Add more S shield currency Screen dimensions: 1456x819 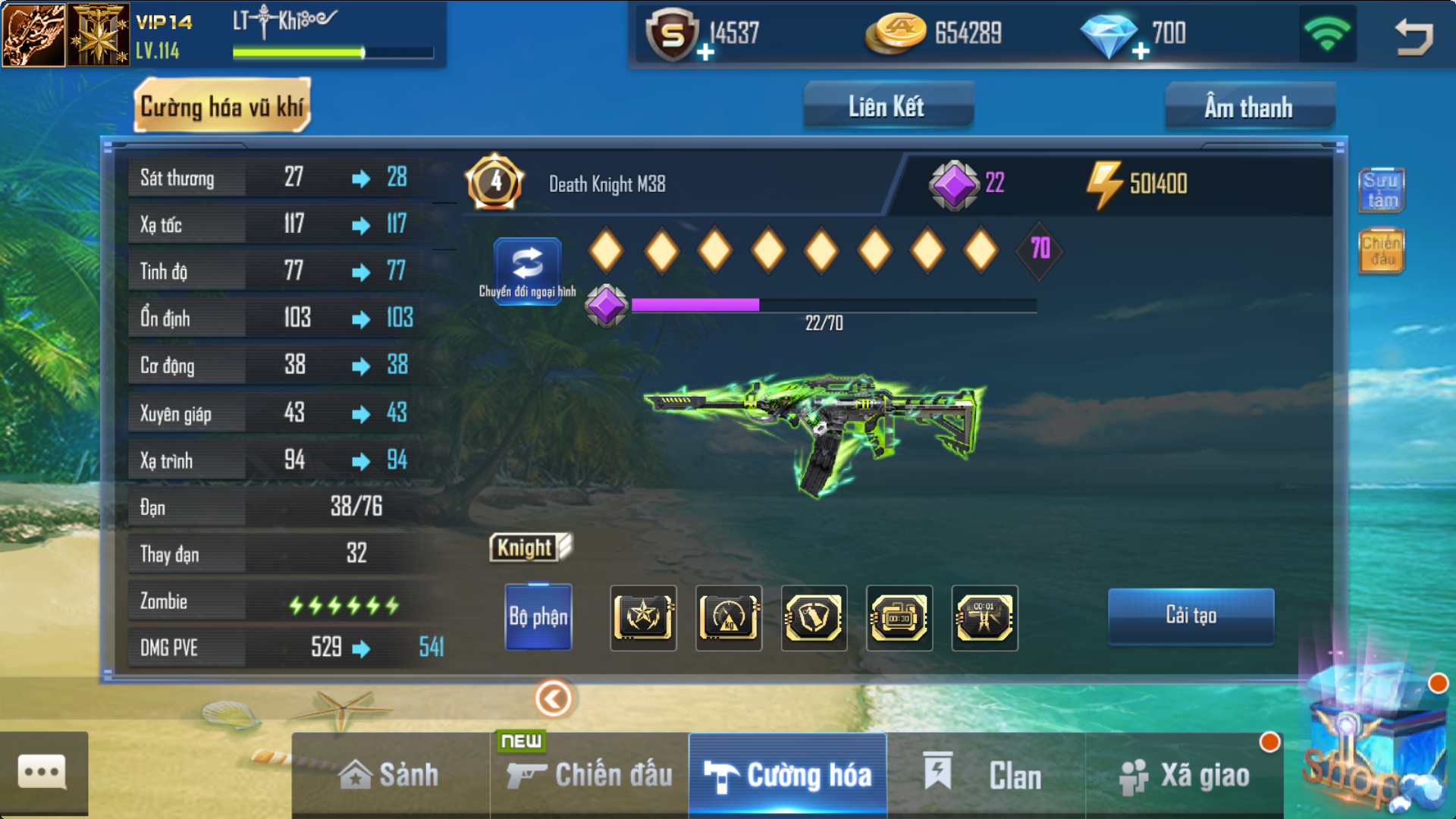click(x=706, y=52)
